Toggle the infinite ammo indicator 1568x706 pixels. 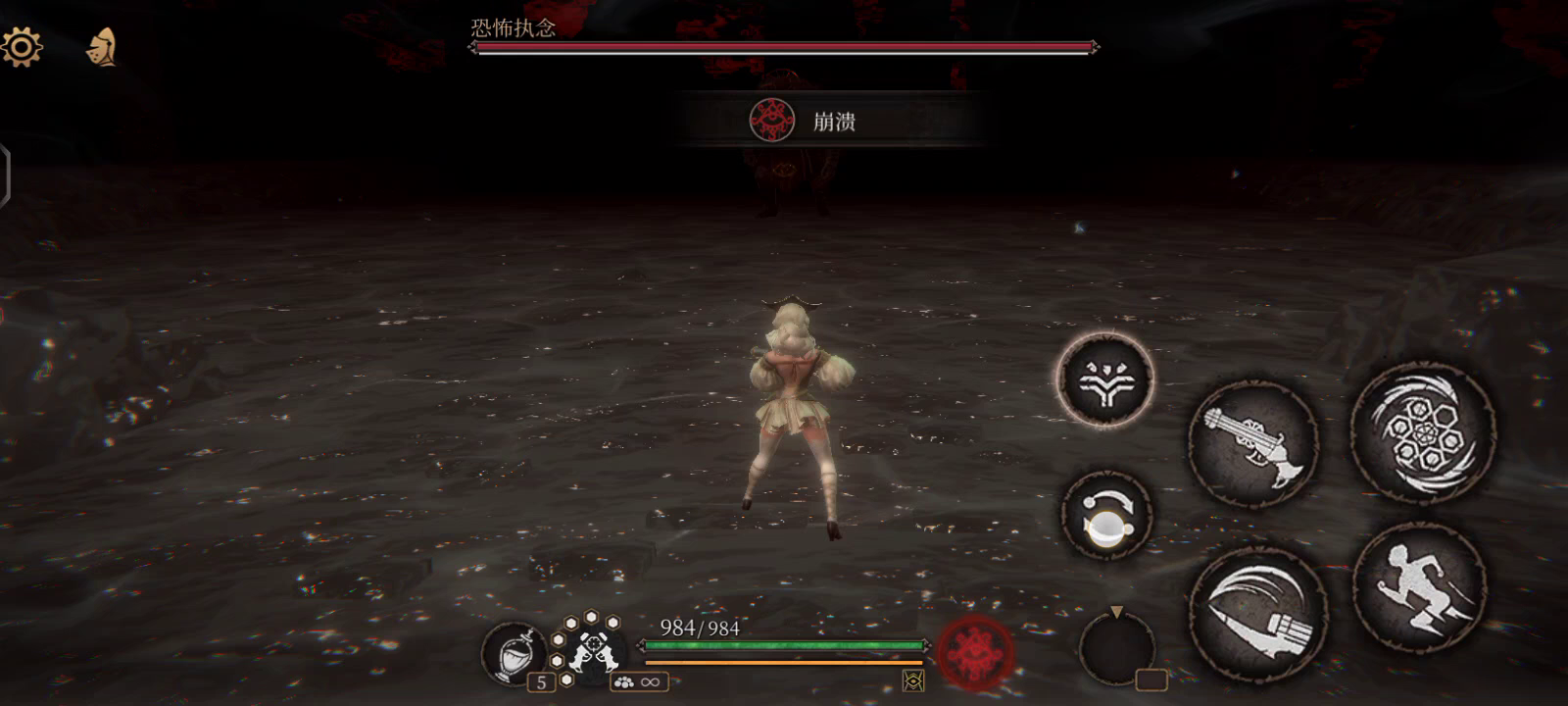pyautogui.click(x=642, y=680)
